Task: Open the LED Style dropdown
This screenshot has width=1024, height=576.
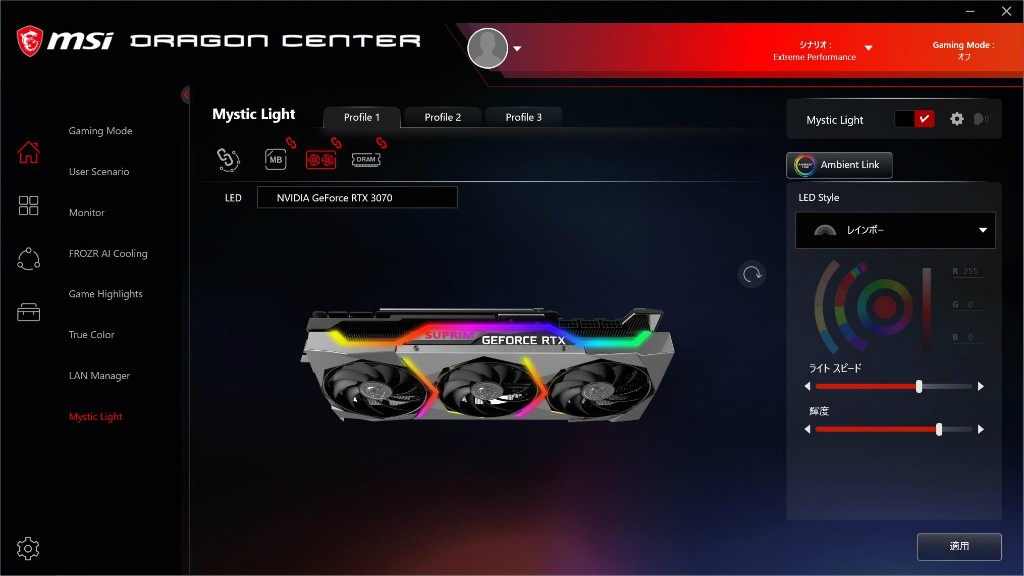Action: tap(895, 230)
